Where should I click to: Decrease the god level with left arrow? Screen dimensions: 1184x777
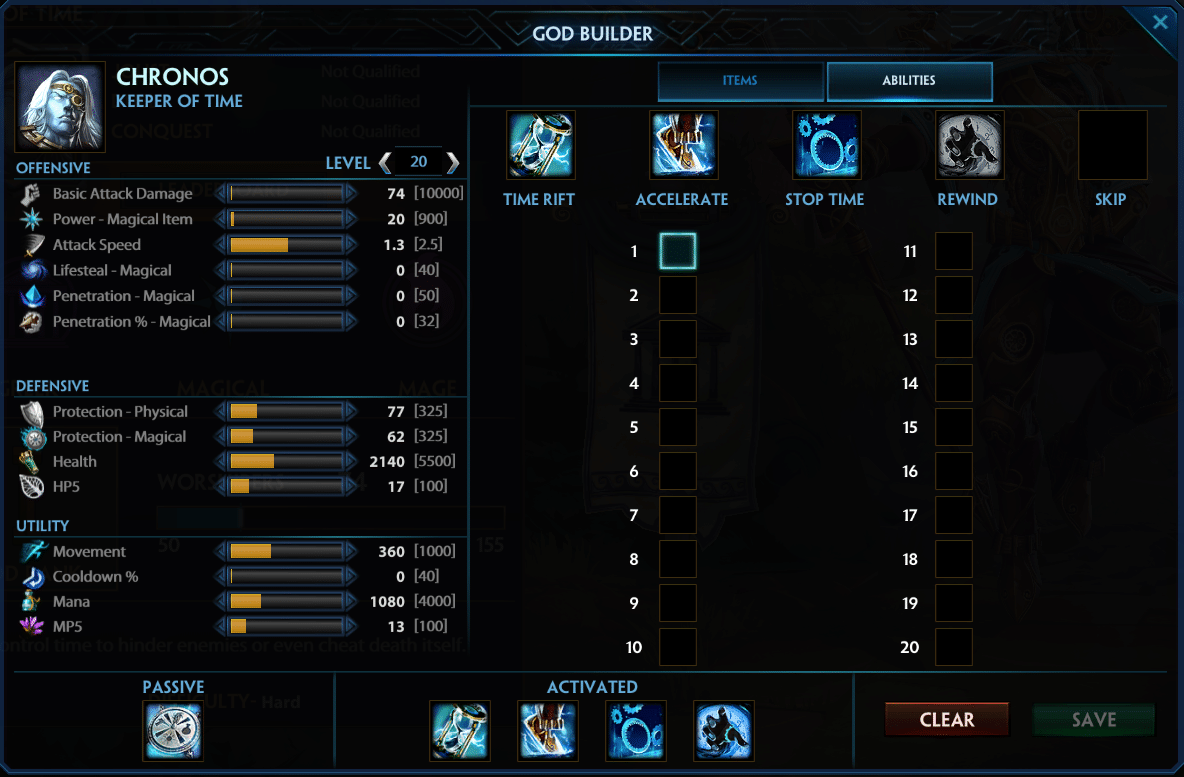385,162
